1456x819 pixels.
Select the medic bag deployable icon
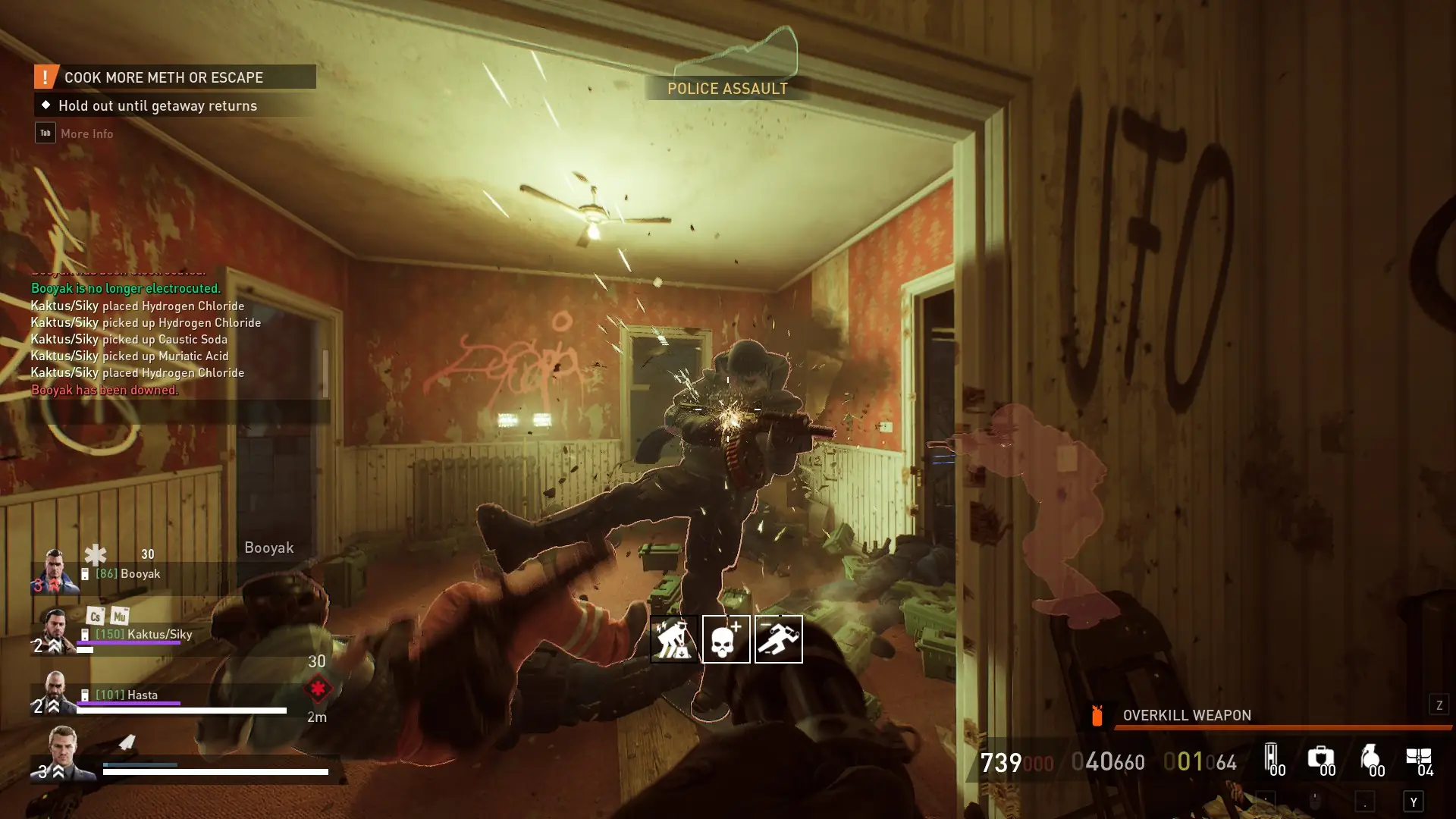tap(1320, 758)
